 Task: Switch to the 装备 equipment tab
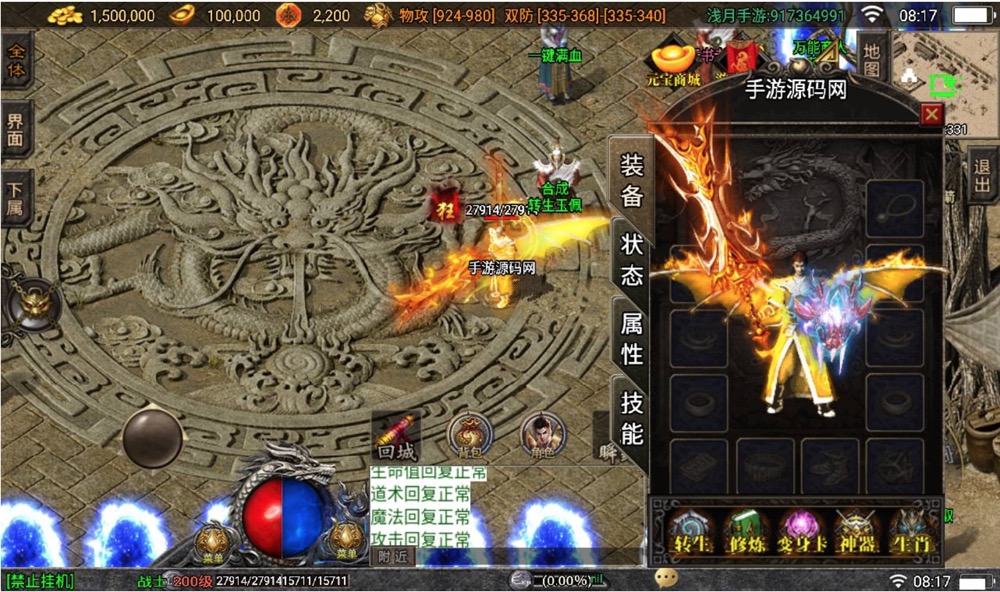(632, 180)
